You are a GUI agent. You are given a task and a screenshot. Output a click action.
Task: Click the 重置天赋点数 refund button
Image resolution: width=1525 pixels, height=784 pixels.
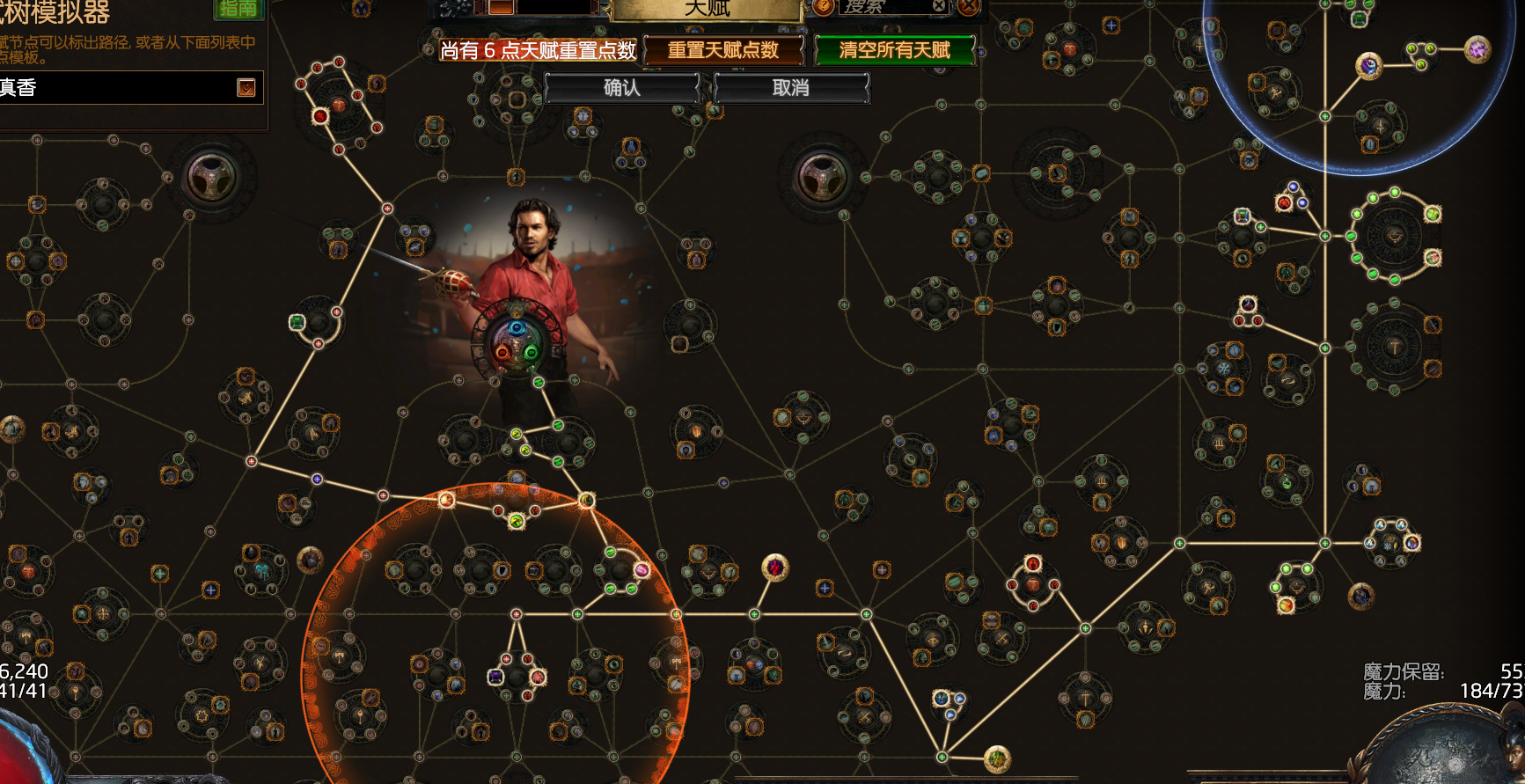(x=723, y=50)
